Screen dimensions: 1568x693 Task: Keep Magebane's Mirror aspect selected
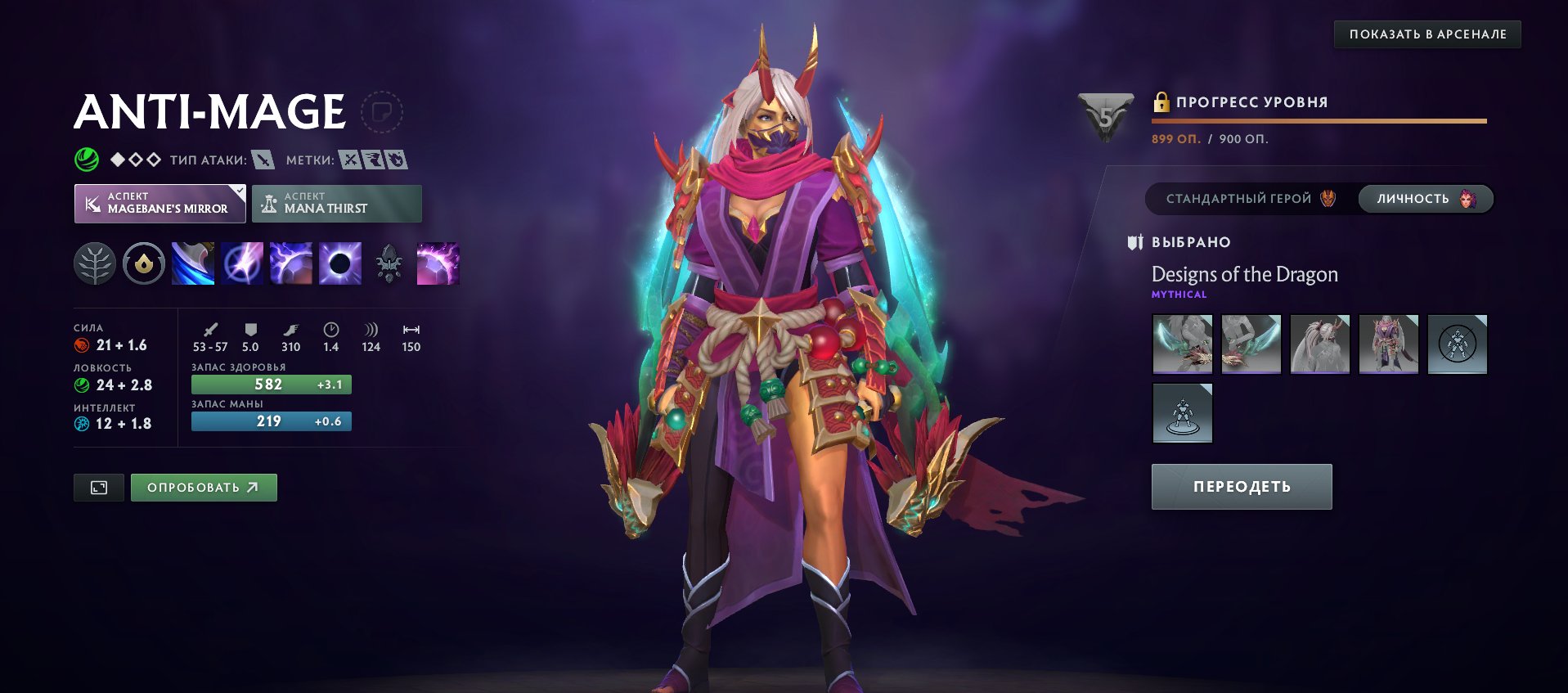point(160,203)
